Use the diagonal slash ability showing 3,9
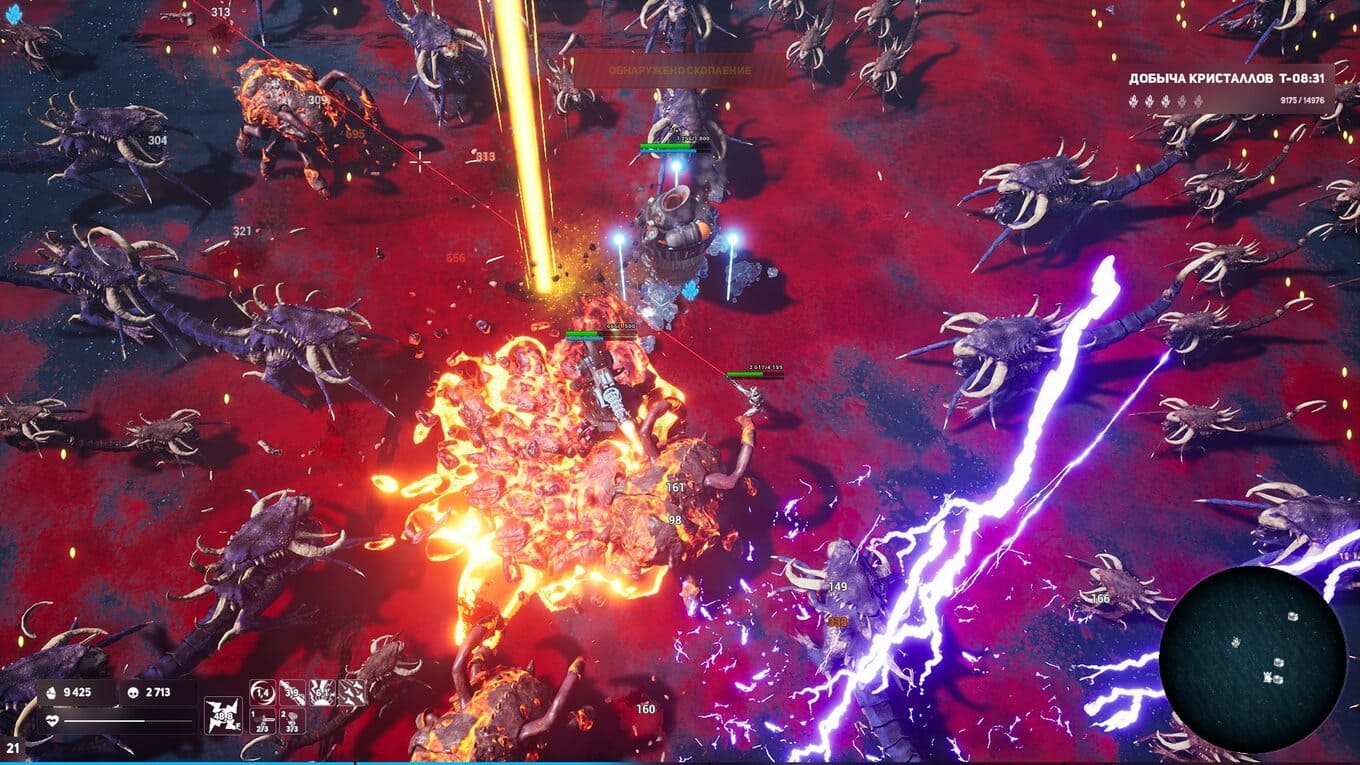The image size is (1360, 765). pyautogui.click(x=292, y=692)
